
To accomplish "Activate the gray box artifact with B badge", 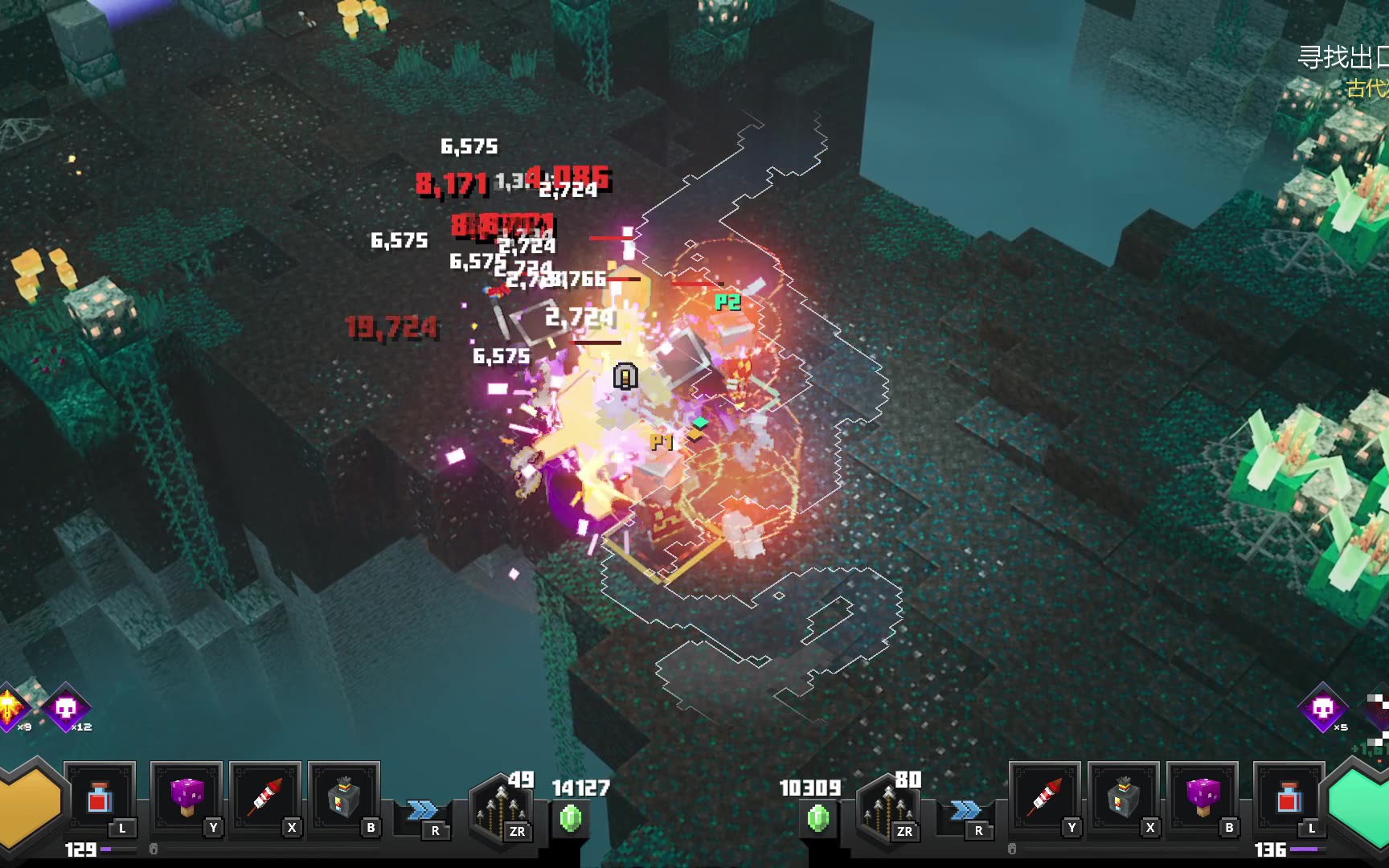I will pyautogui.click(x=343, y=798).
